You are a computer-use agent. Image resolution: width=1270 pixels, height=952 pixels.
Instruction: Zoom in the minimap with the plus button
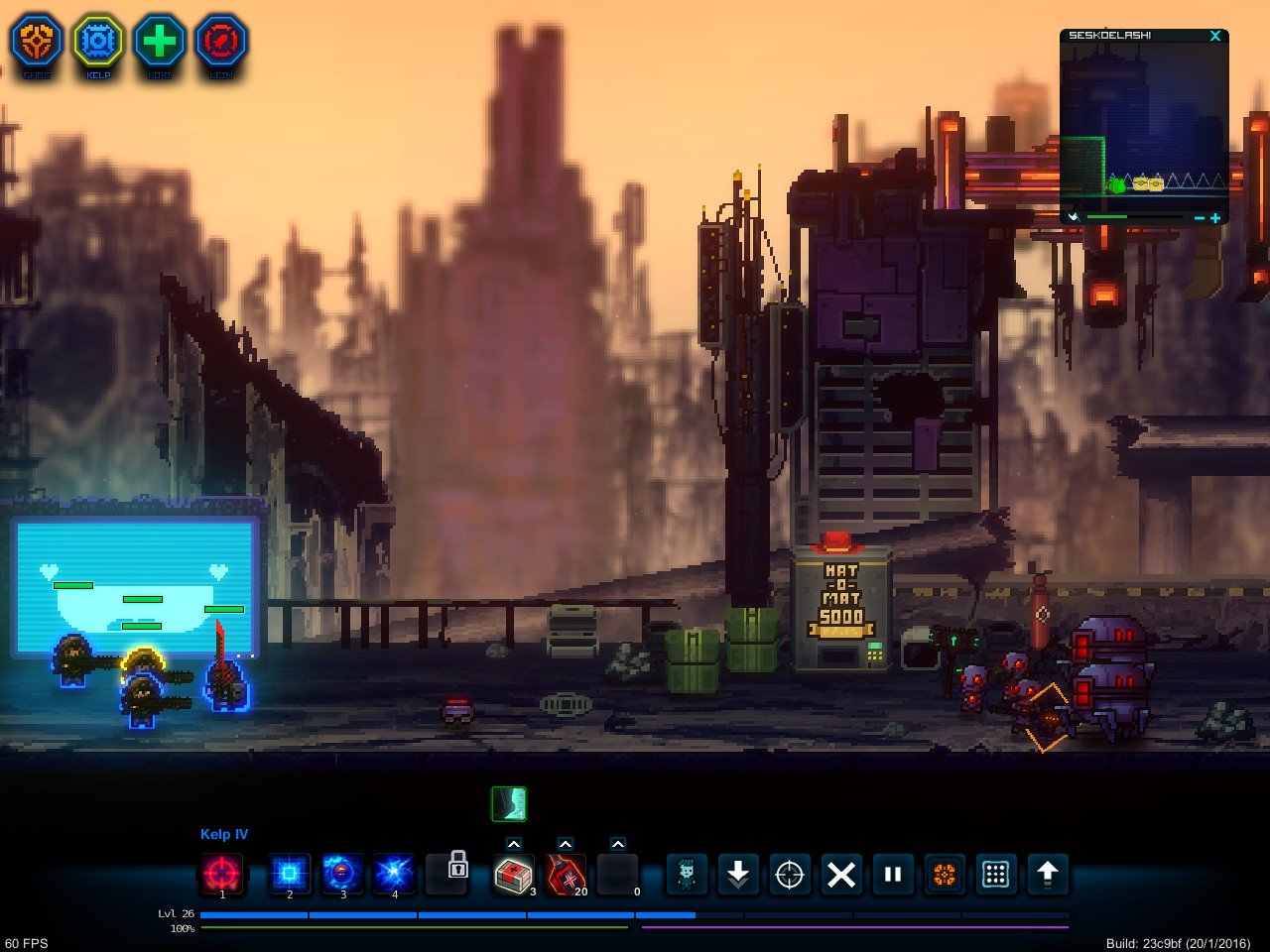point(1215,217)
